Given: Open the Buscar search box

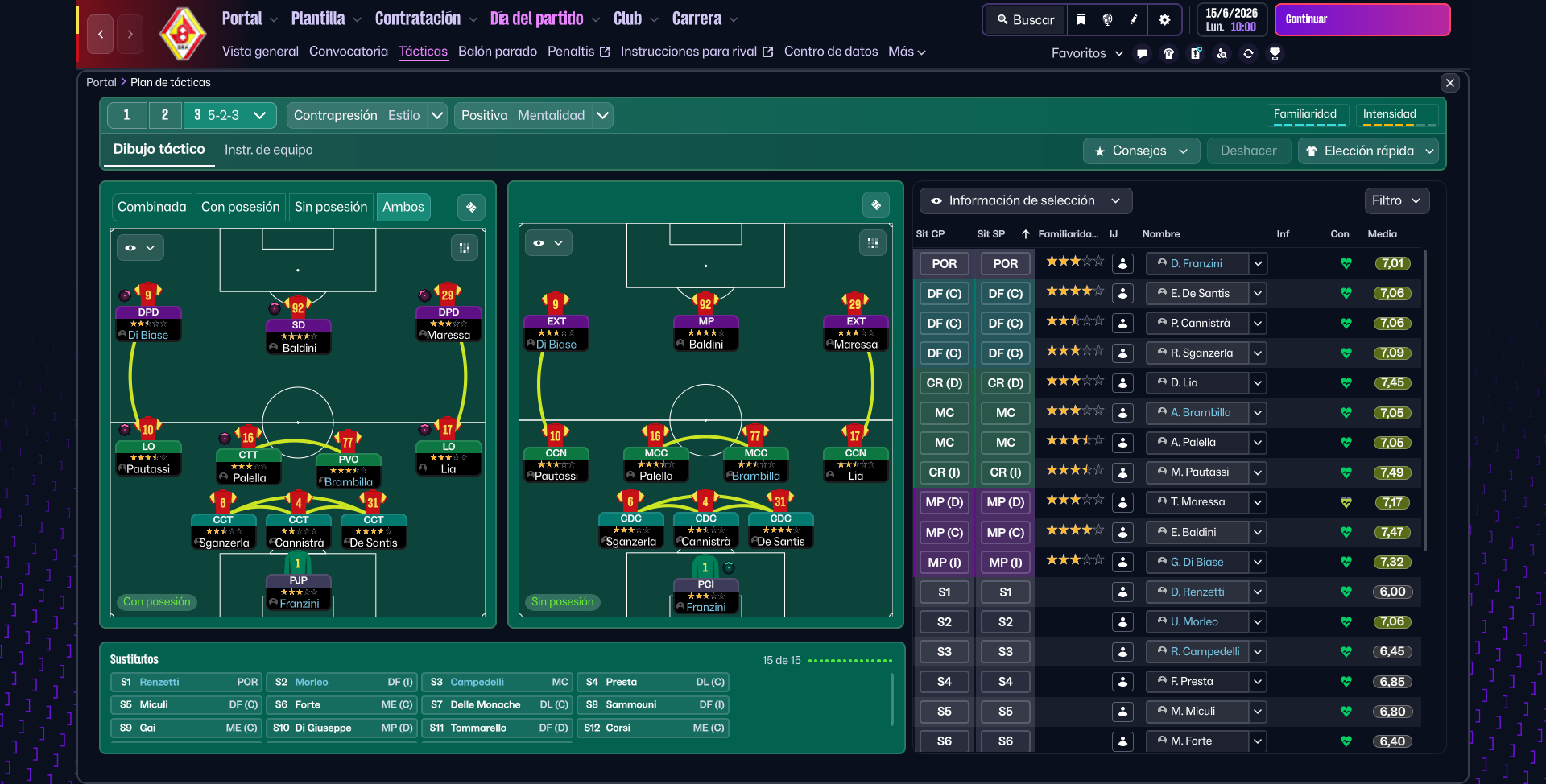Looking at the screenshot, I should (1025, 19).
